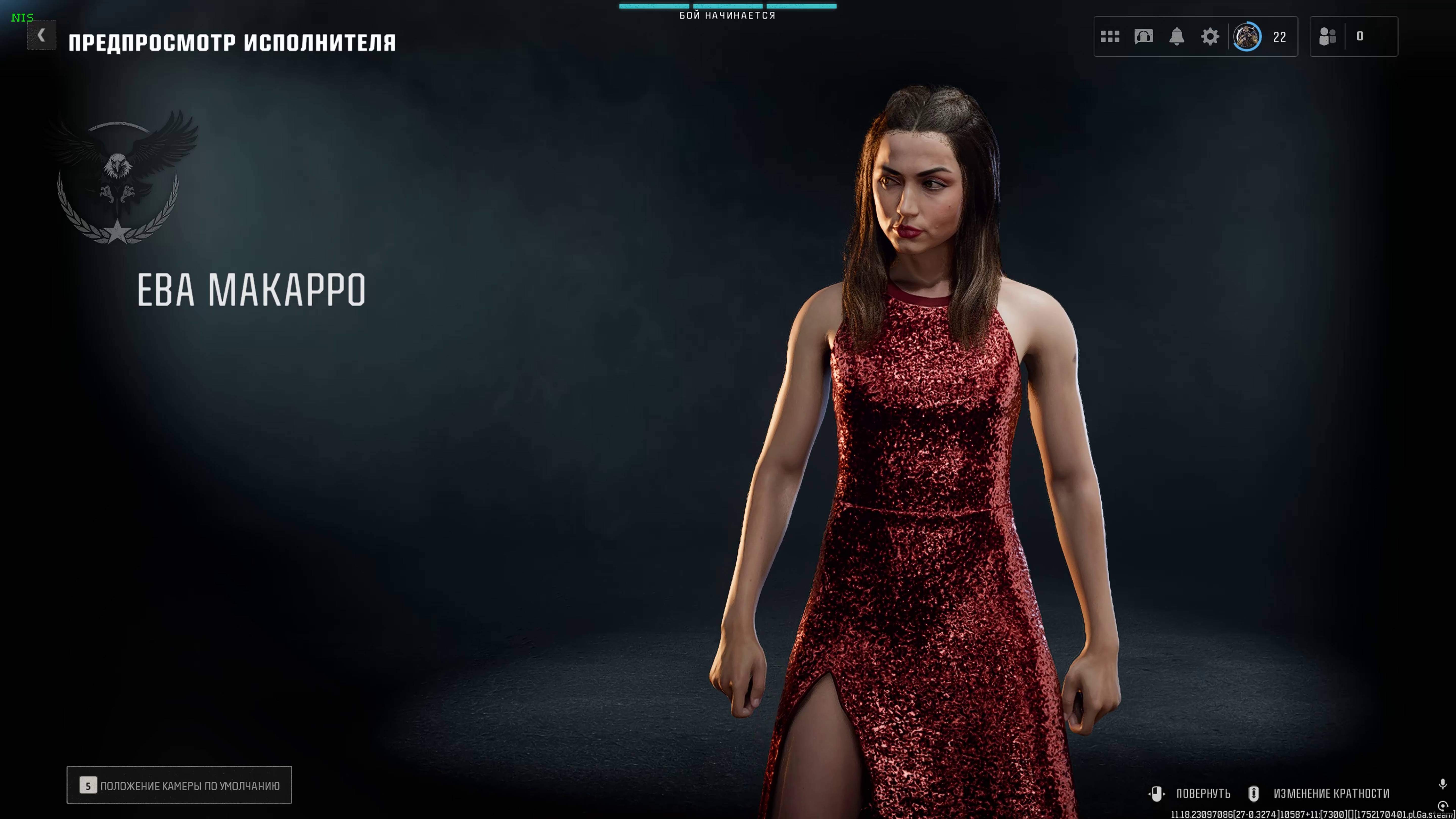This screenshot has height=819, width=1456.
Task: Open the headset voice channels icon
Action: click(x=1143, y=37)
